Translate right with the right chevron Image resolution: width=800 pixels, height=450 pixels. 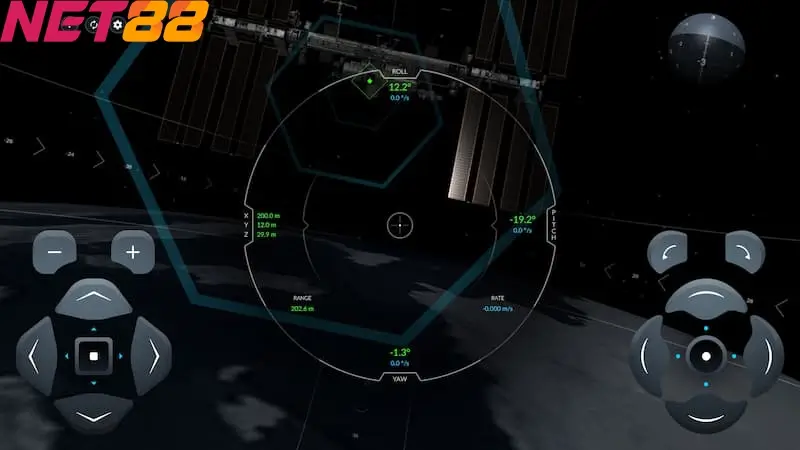click(x=151, y=356)
